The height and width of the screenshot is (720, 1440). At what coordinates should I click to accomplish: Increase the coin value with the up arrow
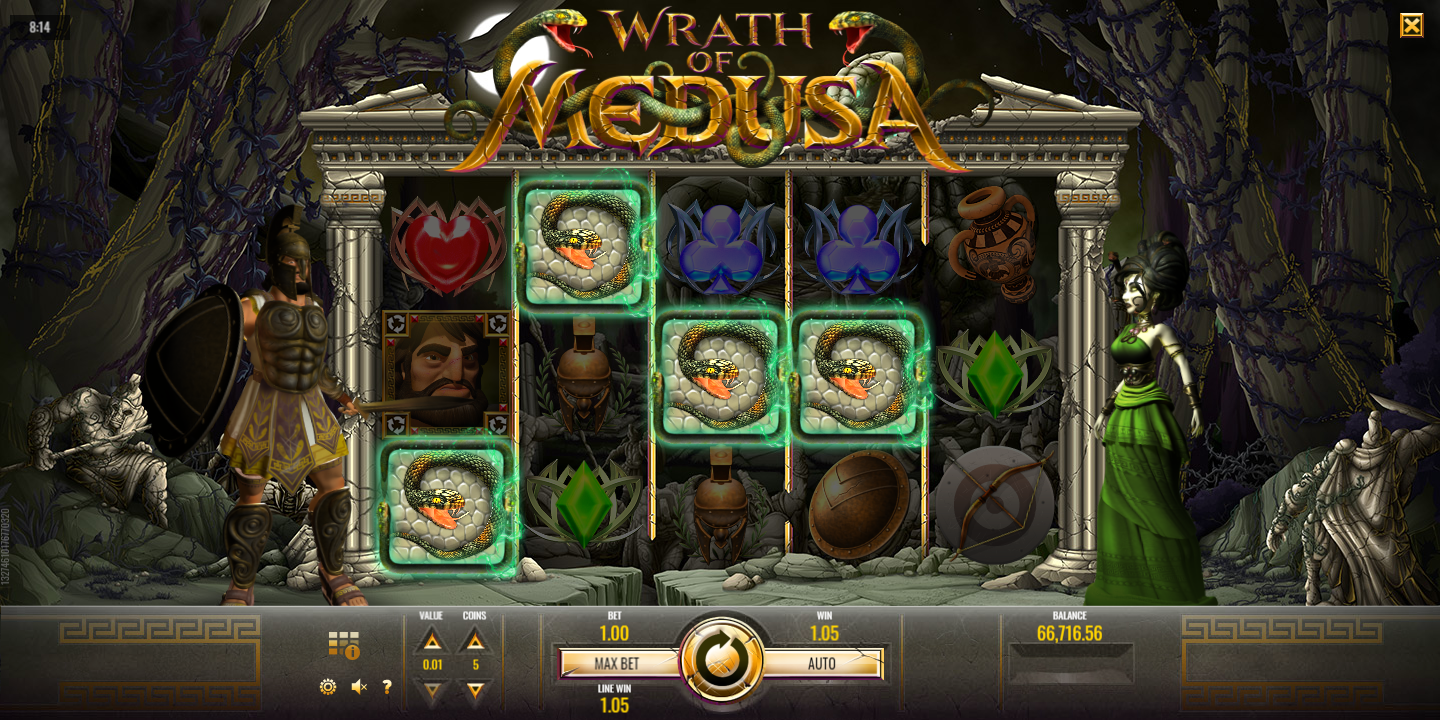(431, 641)
